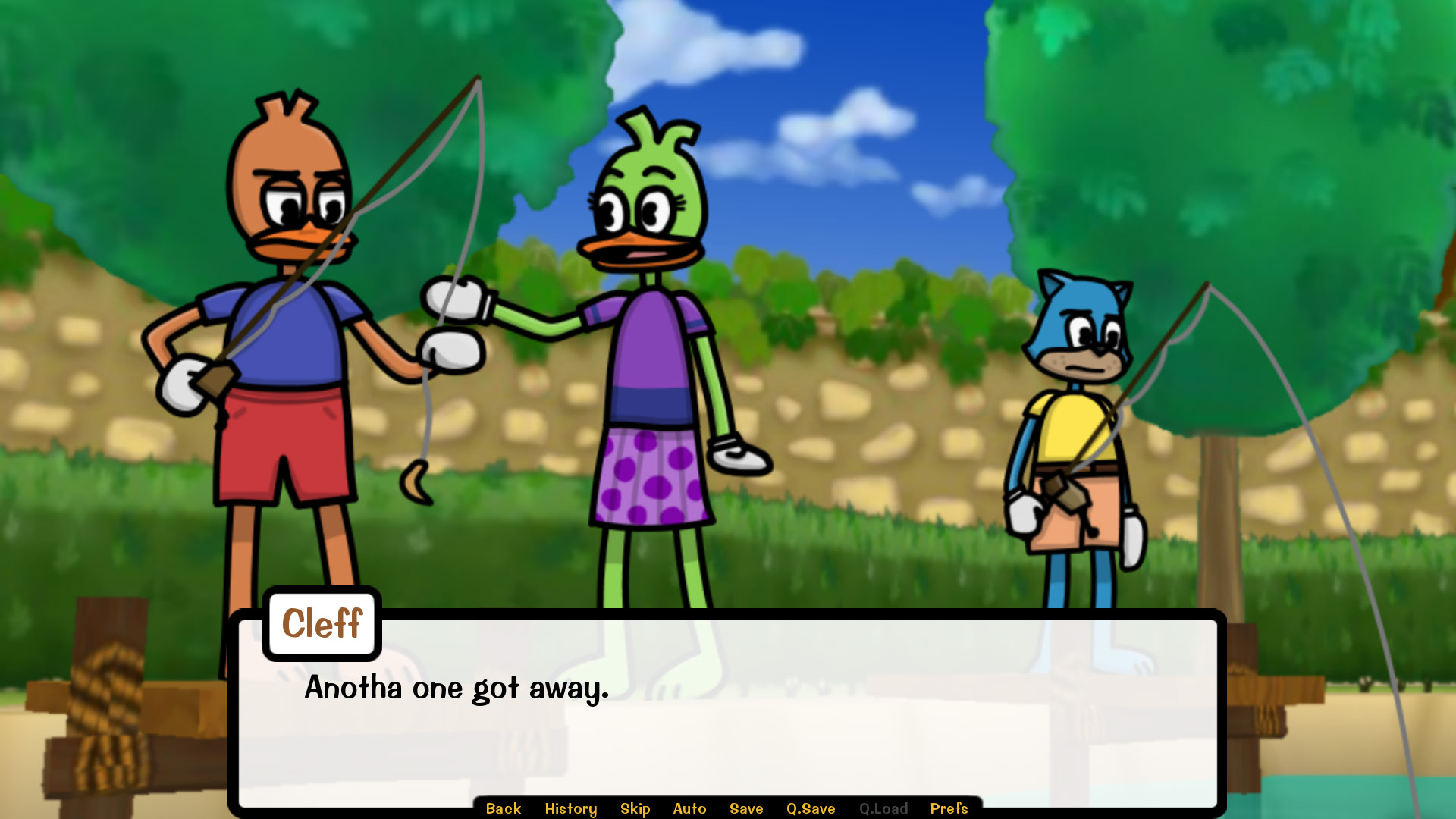
Task: Open the History dialogue log
Action: point(570,808)
